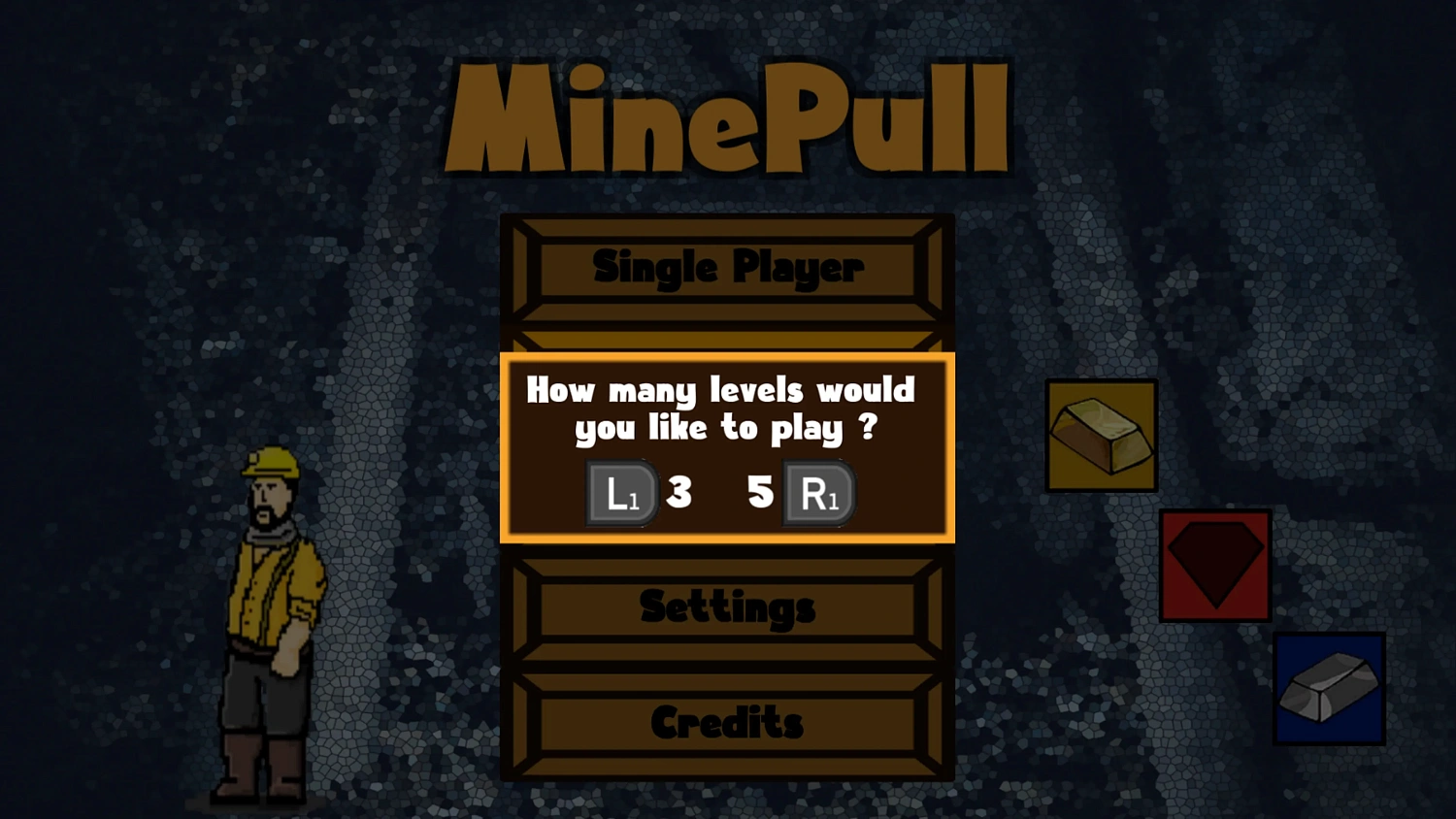Toggle the highlighted level selection panel
The width and height of the screenshot is (1456, 819).
[x=727, y=448]
